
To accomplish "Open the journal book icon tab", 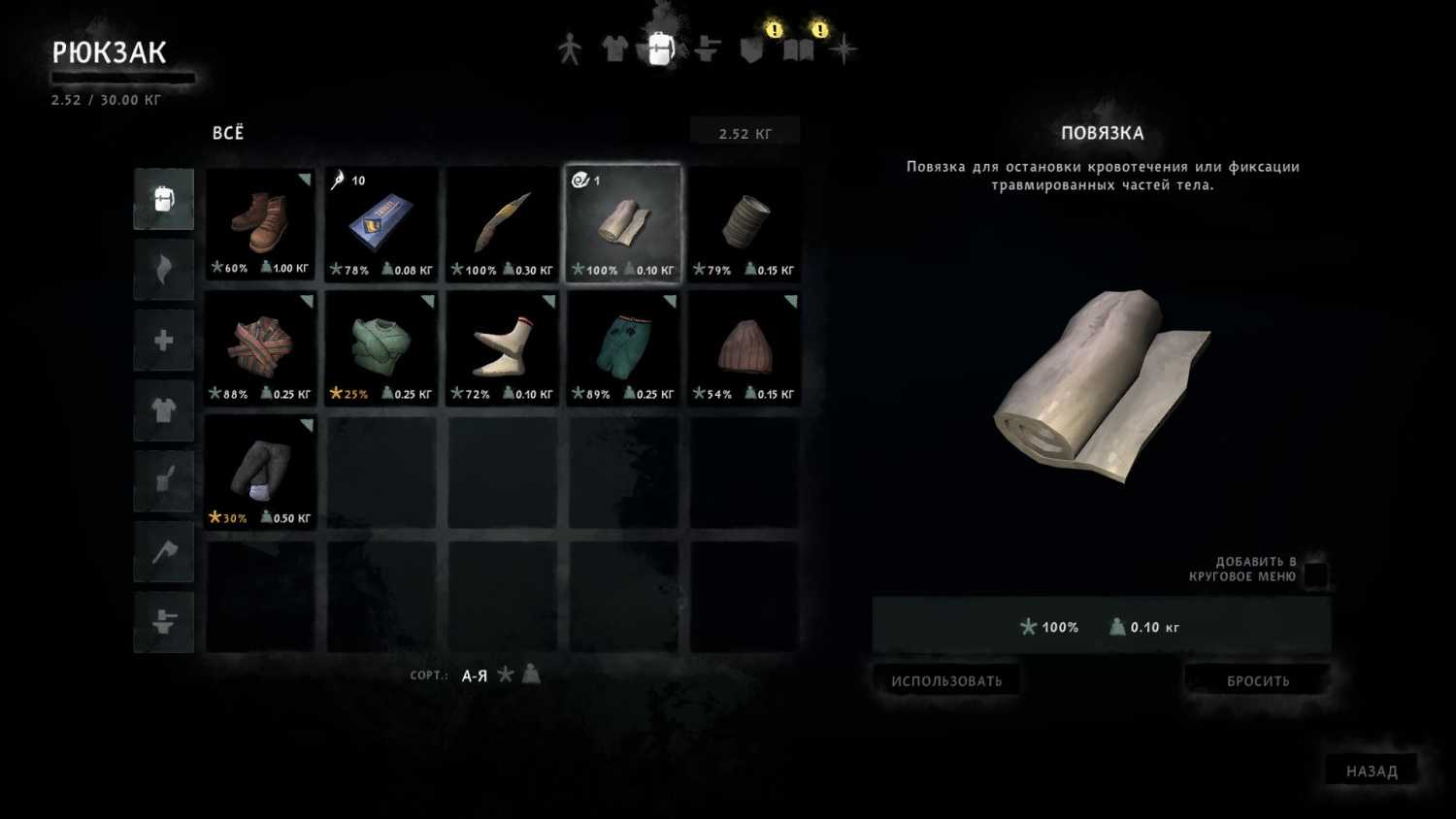I will pos(798,49).
